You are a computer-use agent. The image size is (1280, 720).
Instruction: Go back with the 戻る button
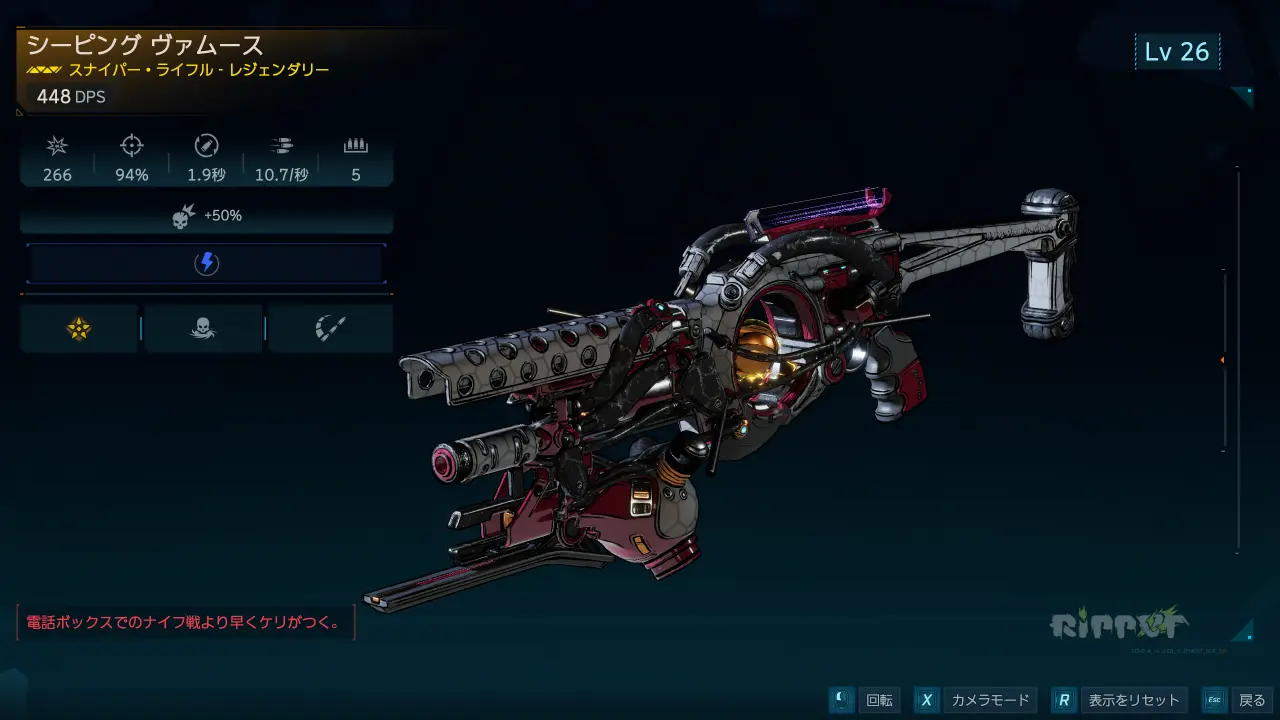tap(1238, 700)
